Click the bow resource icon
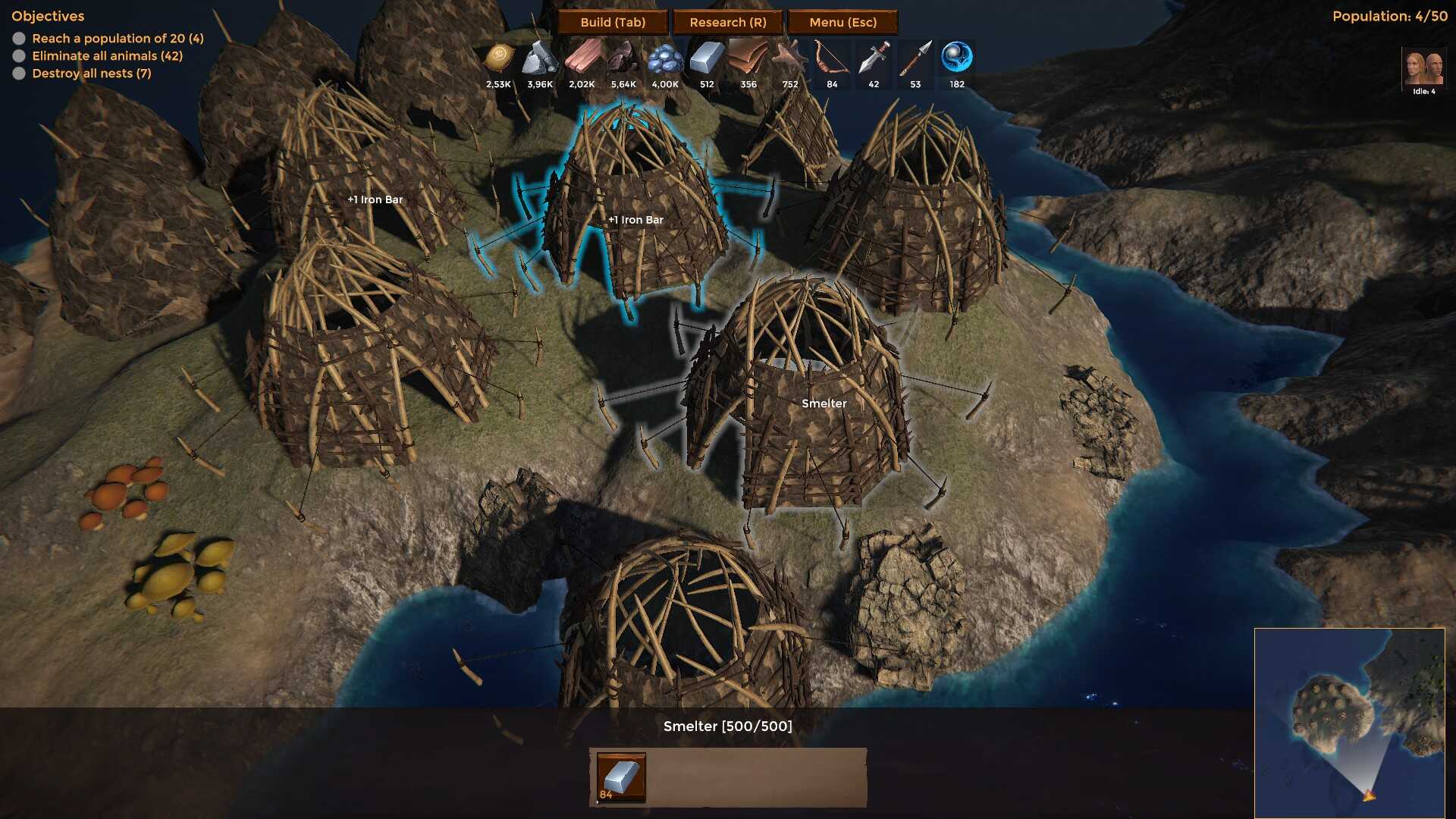This screenshot has height=819, width=1456. [832, 58]
